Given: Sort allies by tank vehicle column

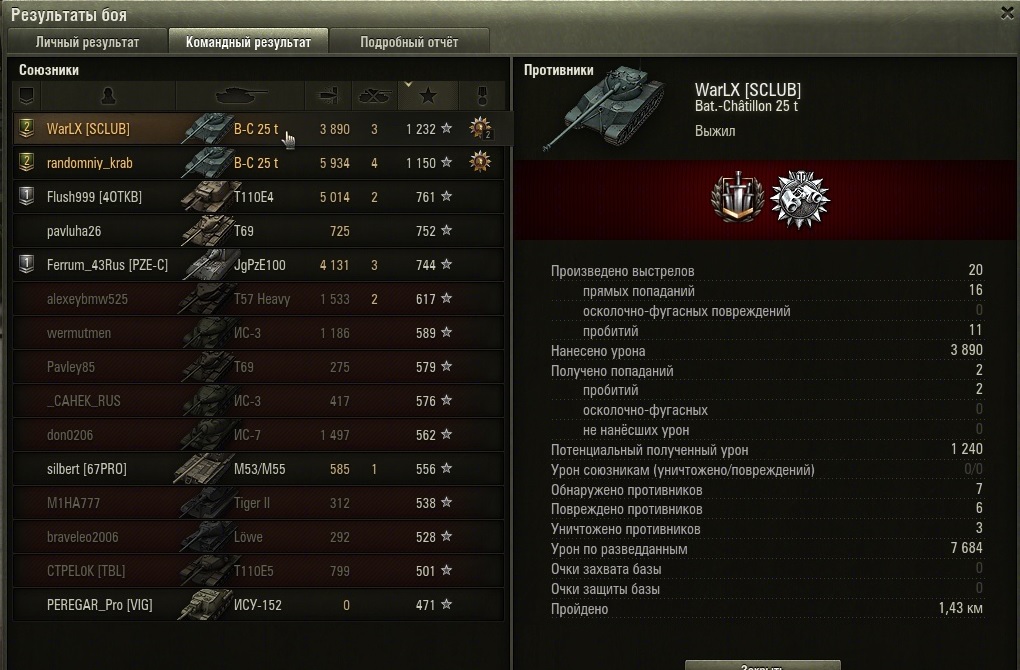Looking at the screenshot, I should pos(240,96).
